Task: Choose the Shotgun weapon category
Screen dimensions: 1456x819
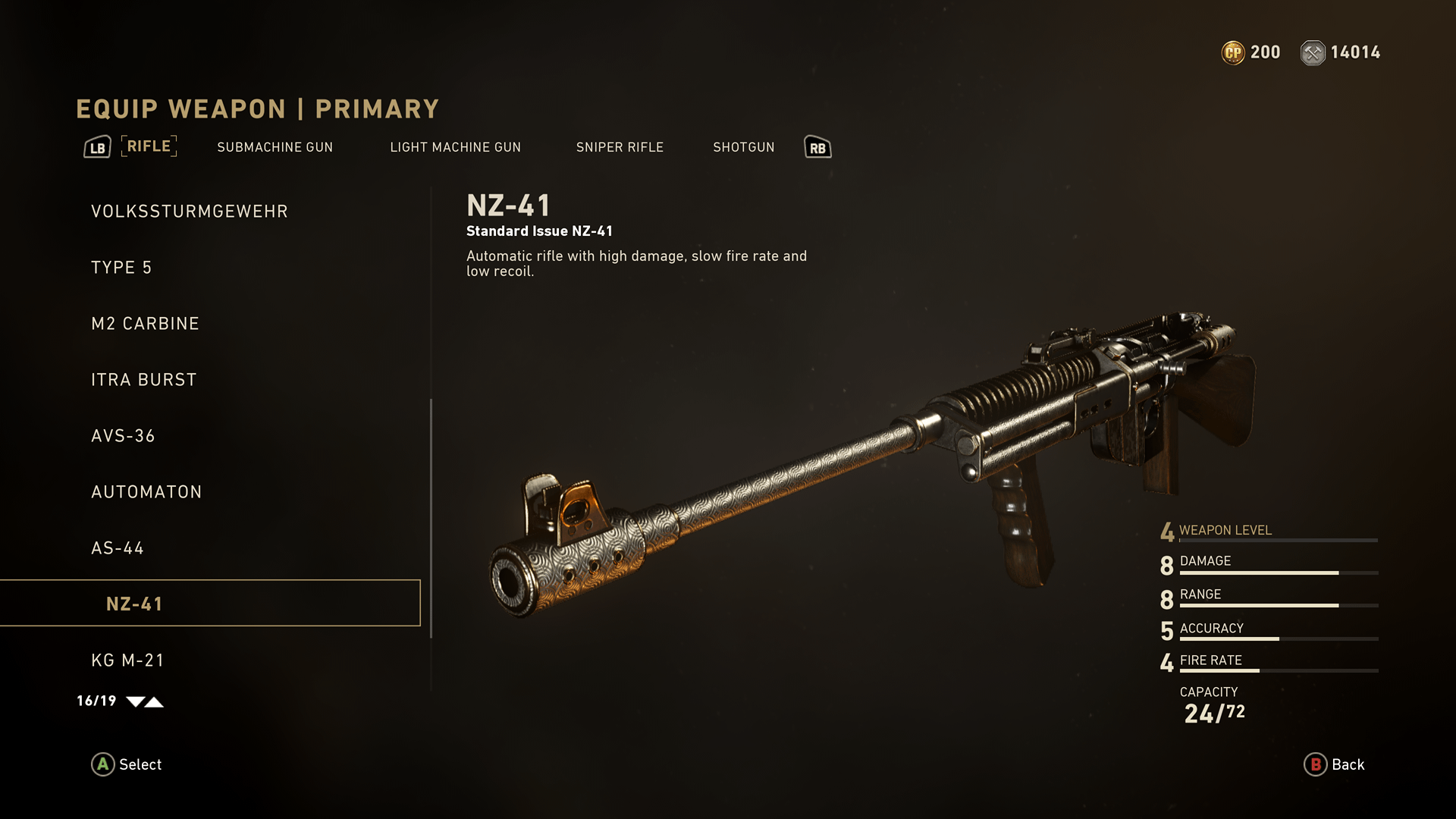Action: (x=743, y=147)
